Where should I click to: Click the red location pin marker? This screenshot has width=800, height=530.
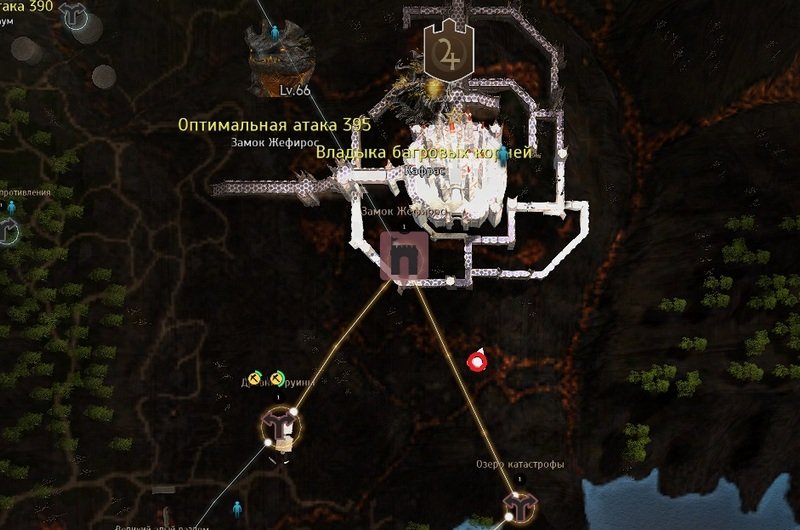[x=478, y=360]
